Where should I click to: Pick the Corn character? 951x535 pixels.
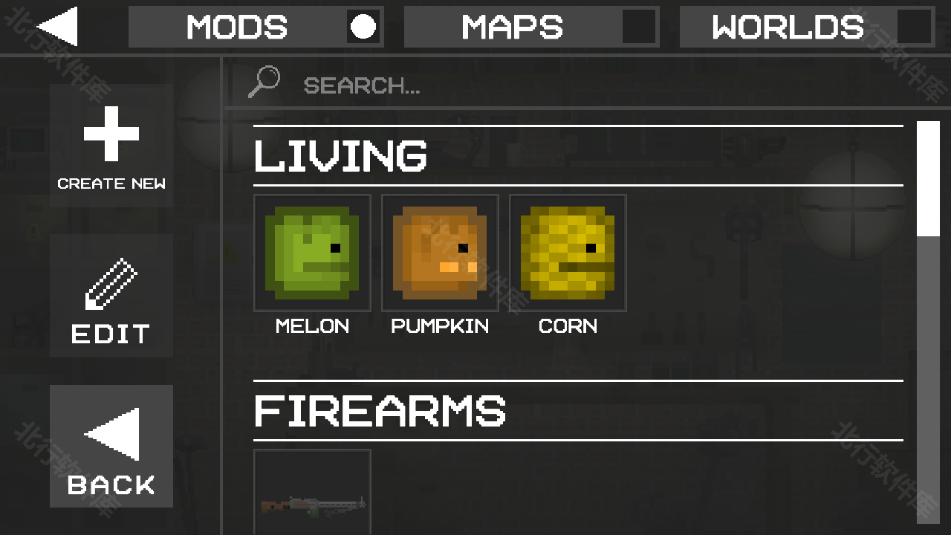(568, 254)
